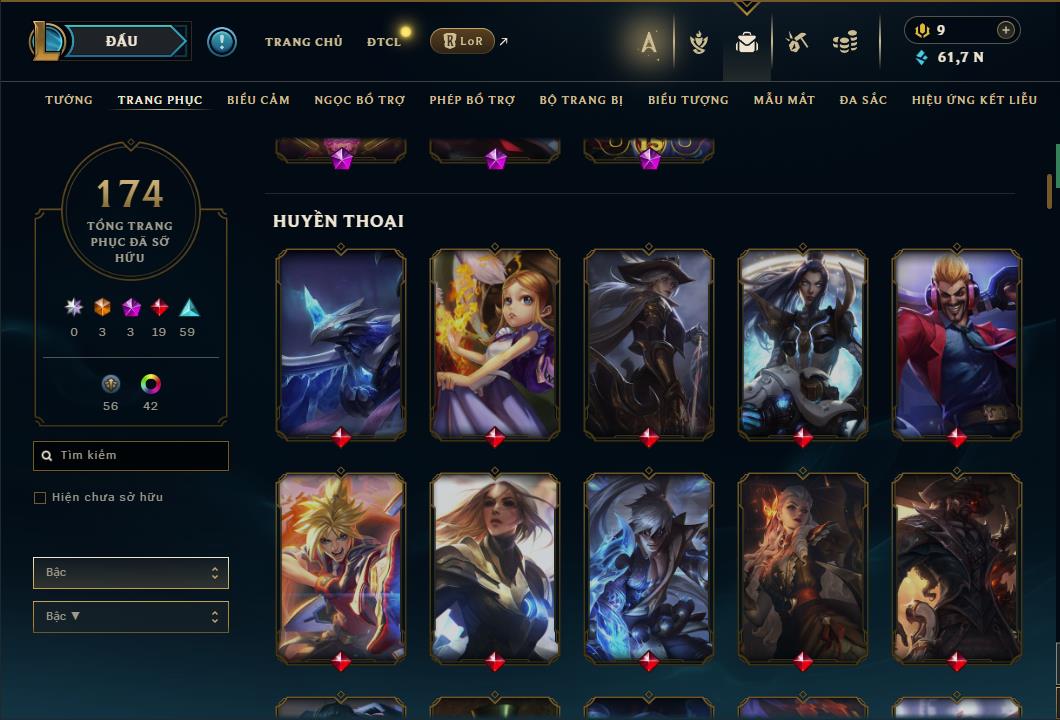This screenshot has height=720, width=1060.
Task: Launch the LoR link button
Action: [462, 41]
